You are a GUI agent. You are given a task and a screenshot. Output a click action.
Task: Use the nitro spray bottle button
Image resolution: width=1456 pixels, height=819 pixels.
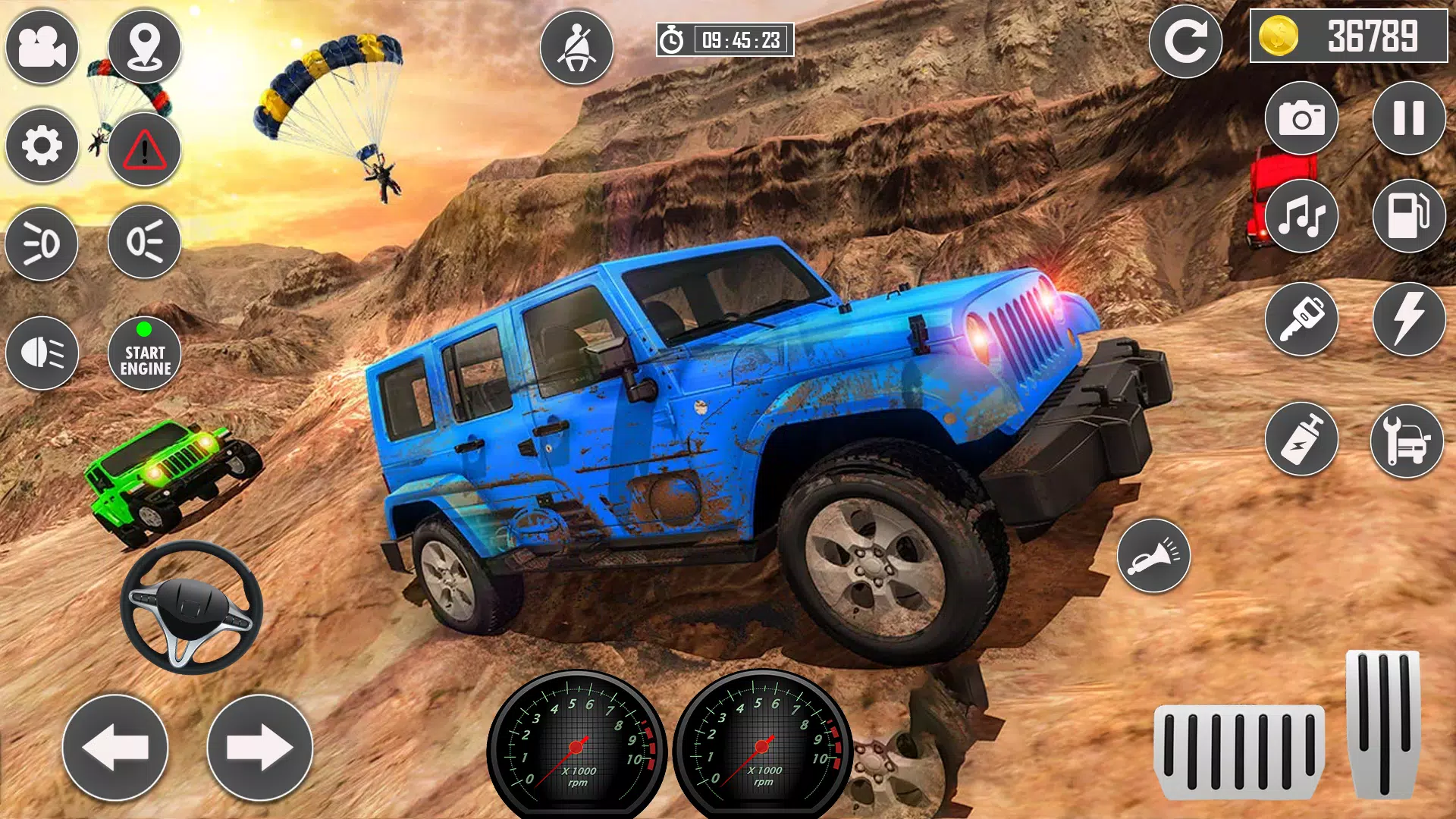(1301, 440)
